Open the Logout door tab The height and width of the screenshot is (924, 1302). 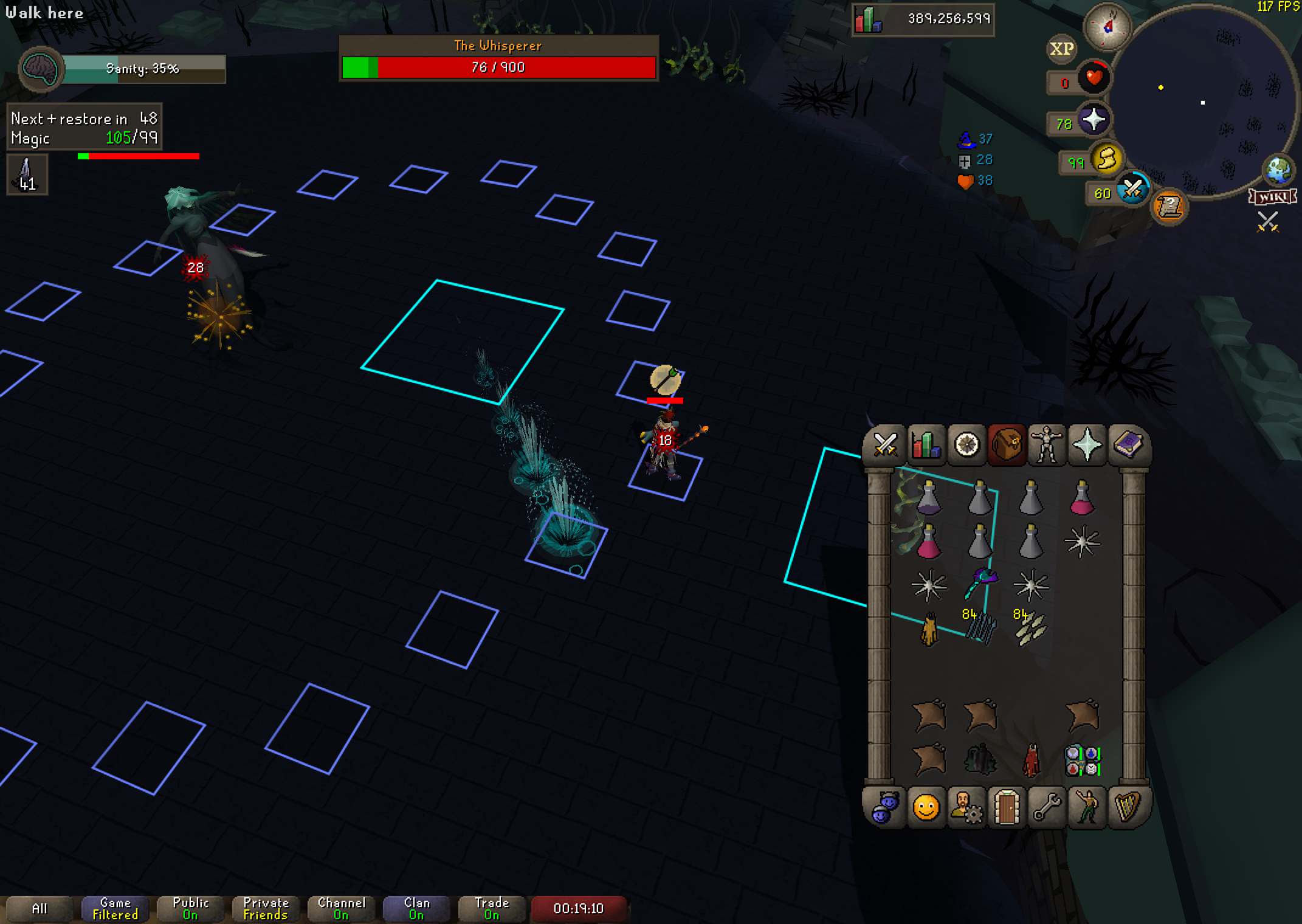click(1007, 807)
